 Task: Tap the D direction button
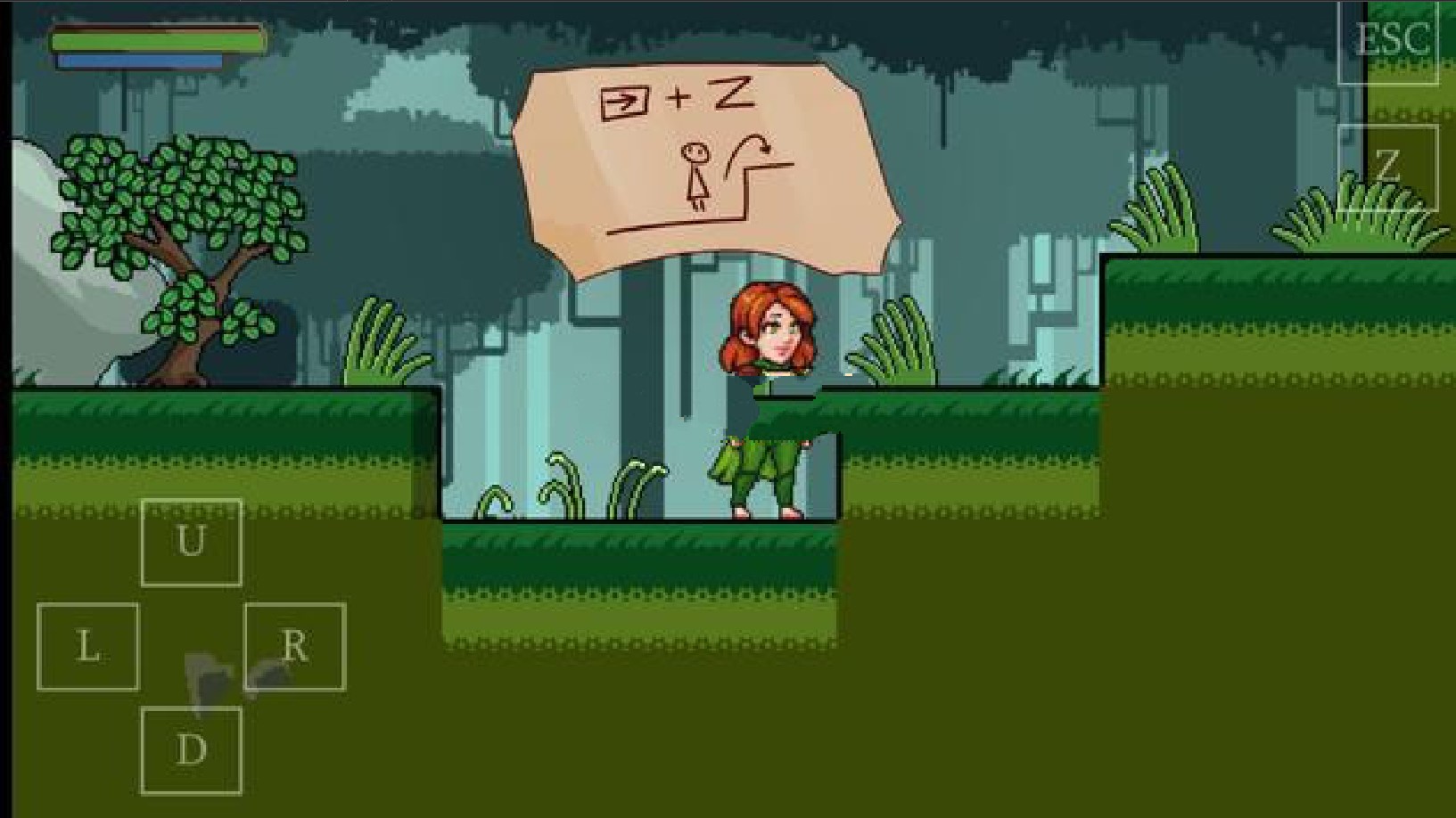[191, 749]
